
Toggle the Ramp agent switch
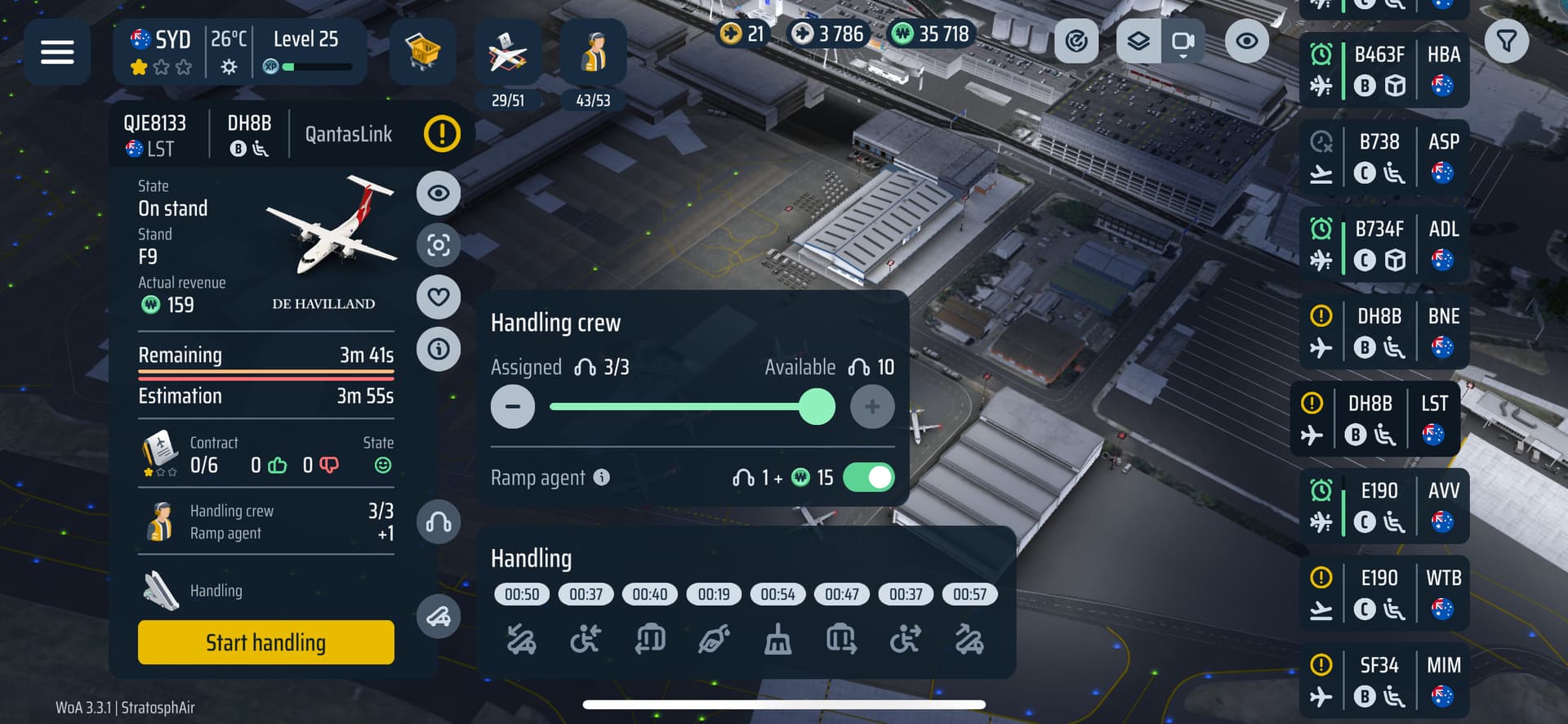[x=868, y=477]
